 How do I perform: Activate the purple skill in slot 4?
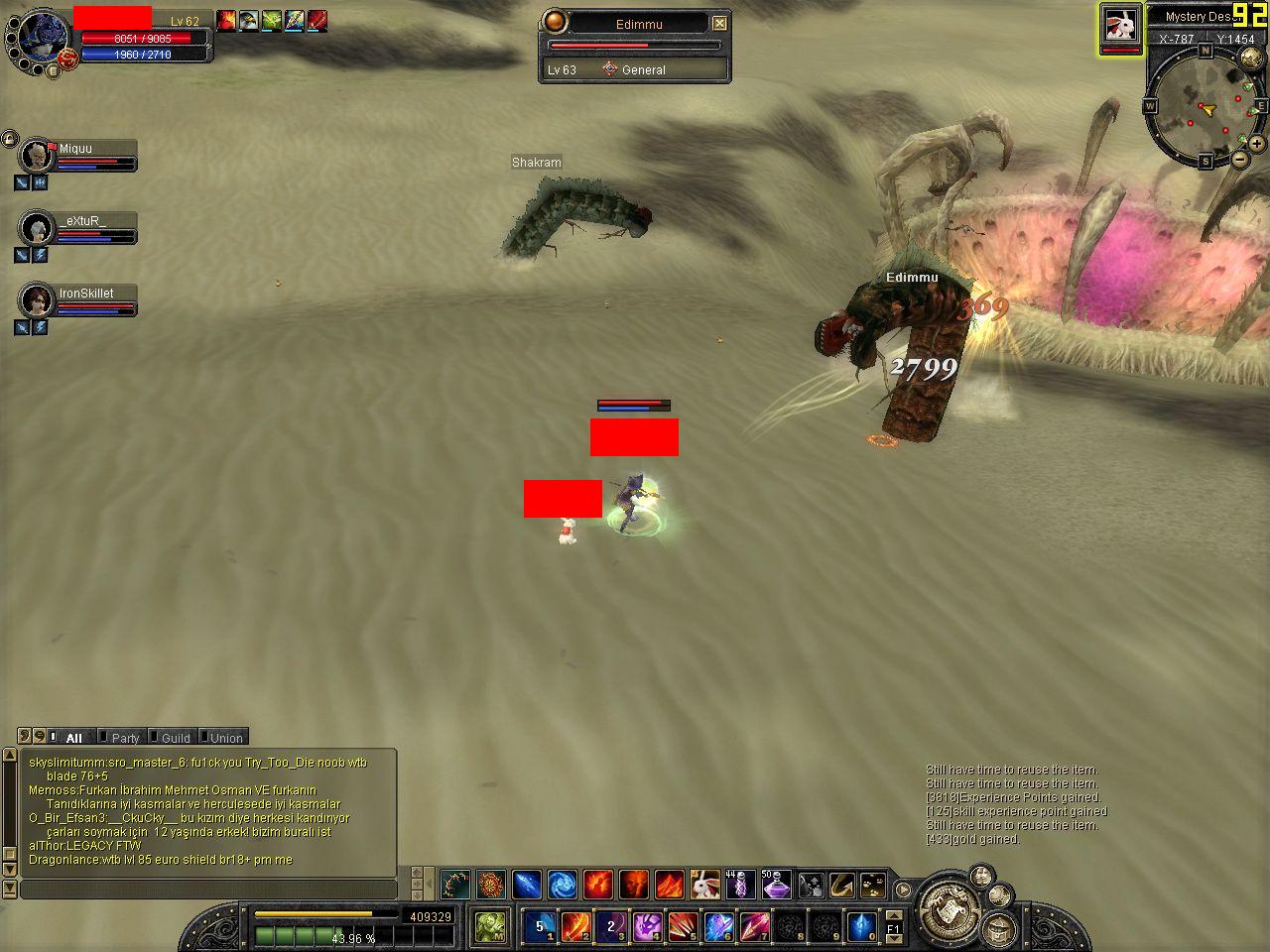point(647,927)
